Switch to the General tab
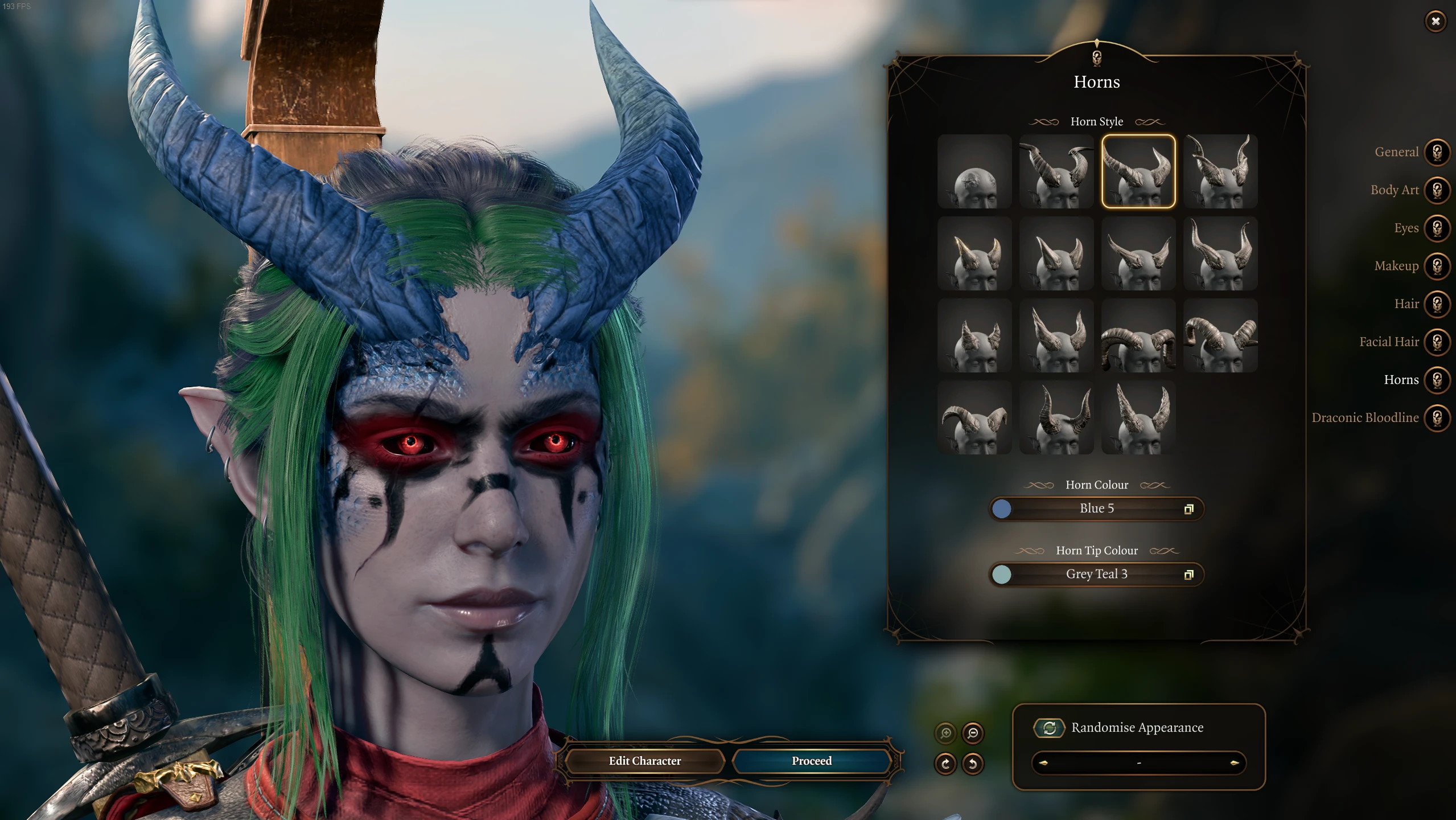 pyautogui.click(x=1437, y=153)
